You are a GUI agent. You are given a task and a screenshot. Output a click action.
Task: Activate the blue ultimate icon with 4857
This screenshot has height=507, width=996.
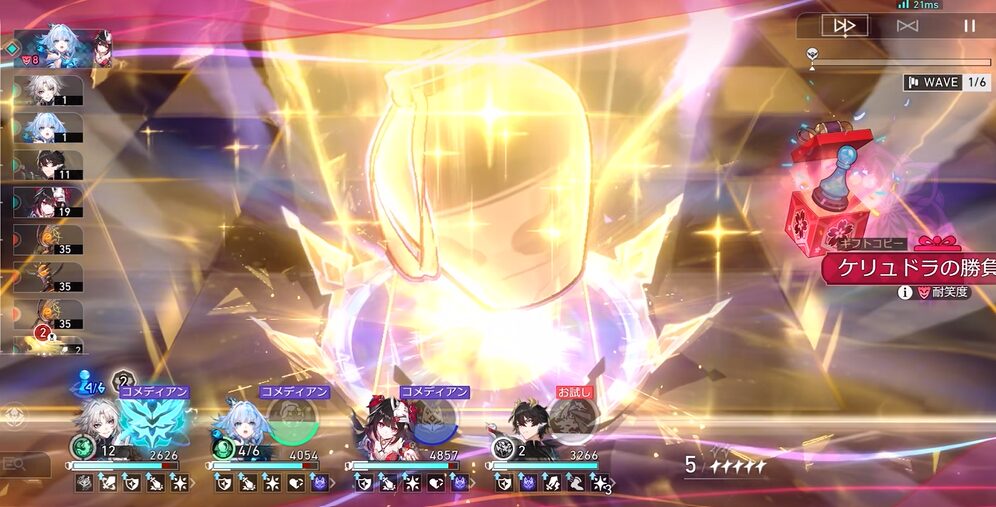pyautogui.click(x=433, y=420)
